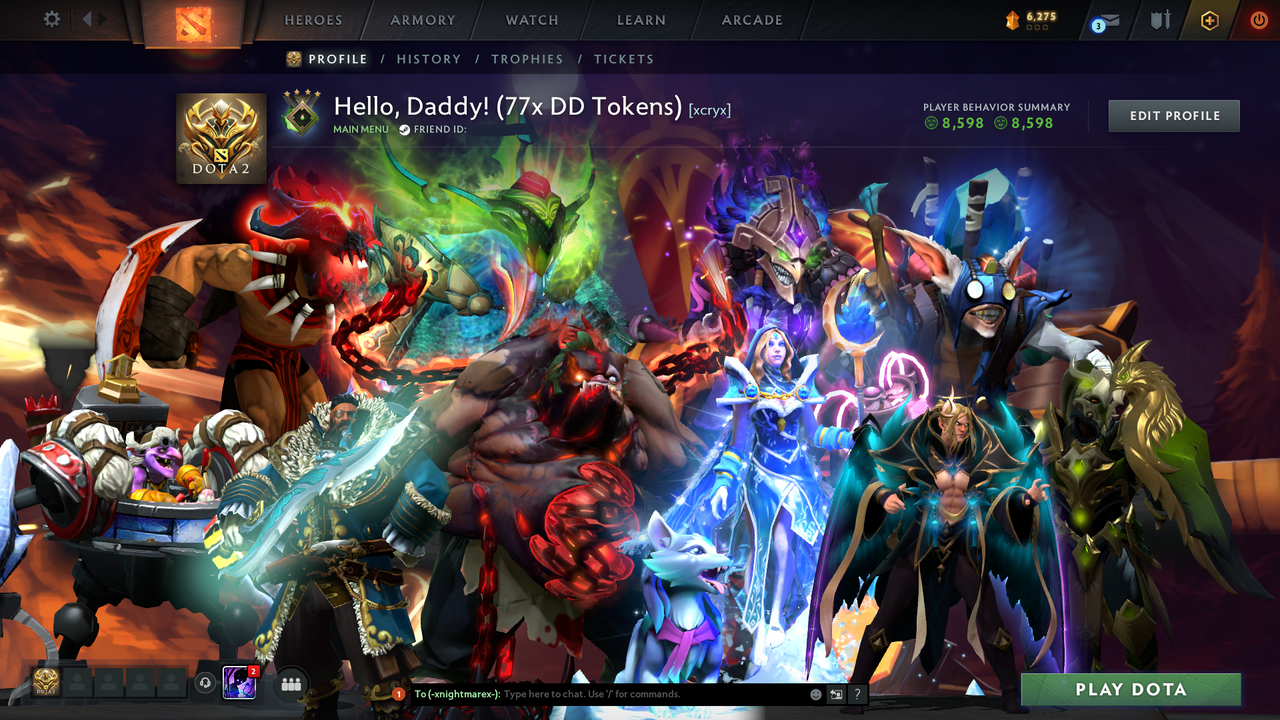Click the shield-and-sword loadout icon
Screen dimensions: 1280x720
(1162, 18)
